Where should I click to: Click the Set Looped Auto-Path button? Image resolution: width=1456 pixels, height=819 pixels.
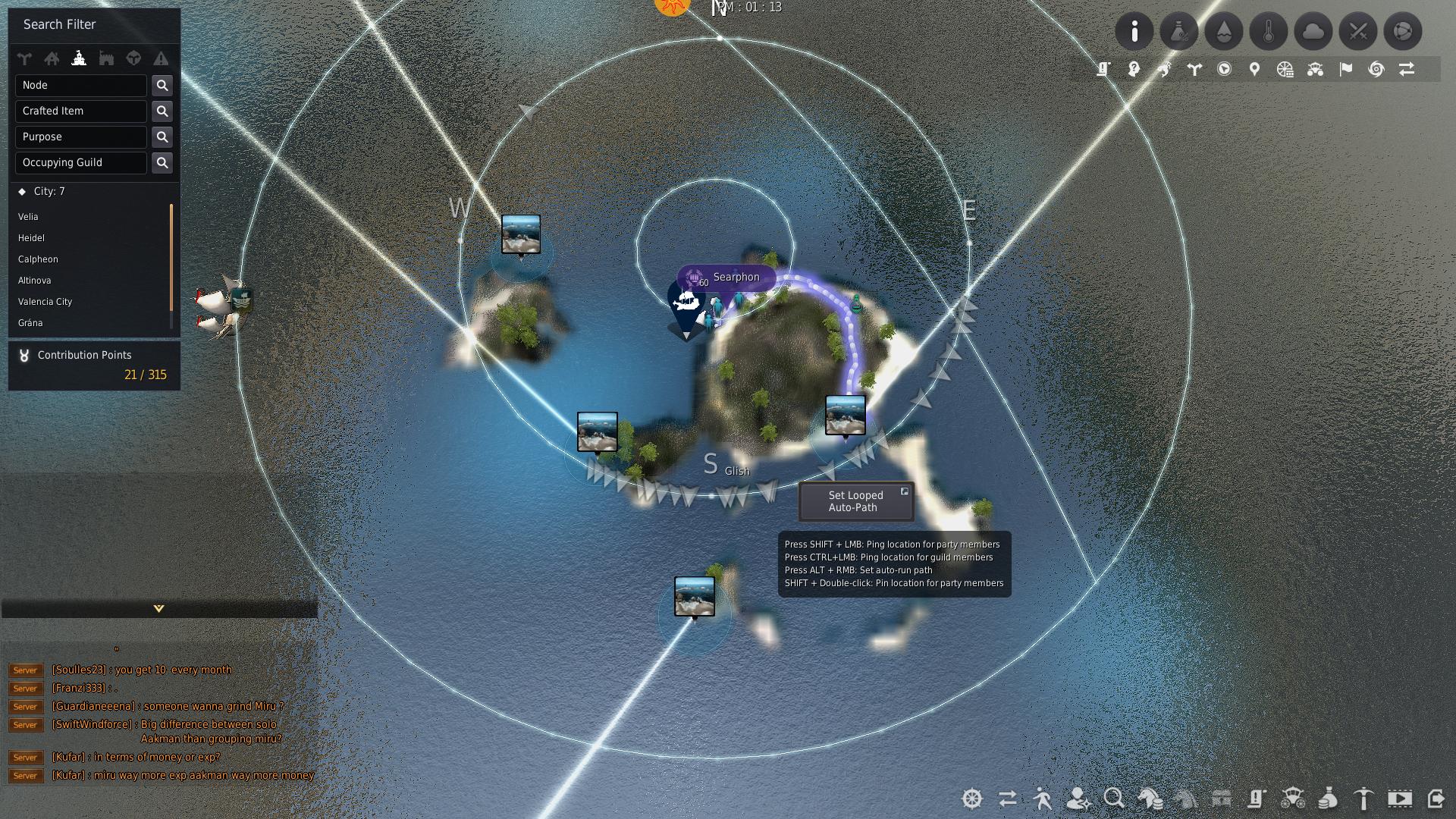click(855, 501)
